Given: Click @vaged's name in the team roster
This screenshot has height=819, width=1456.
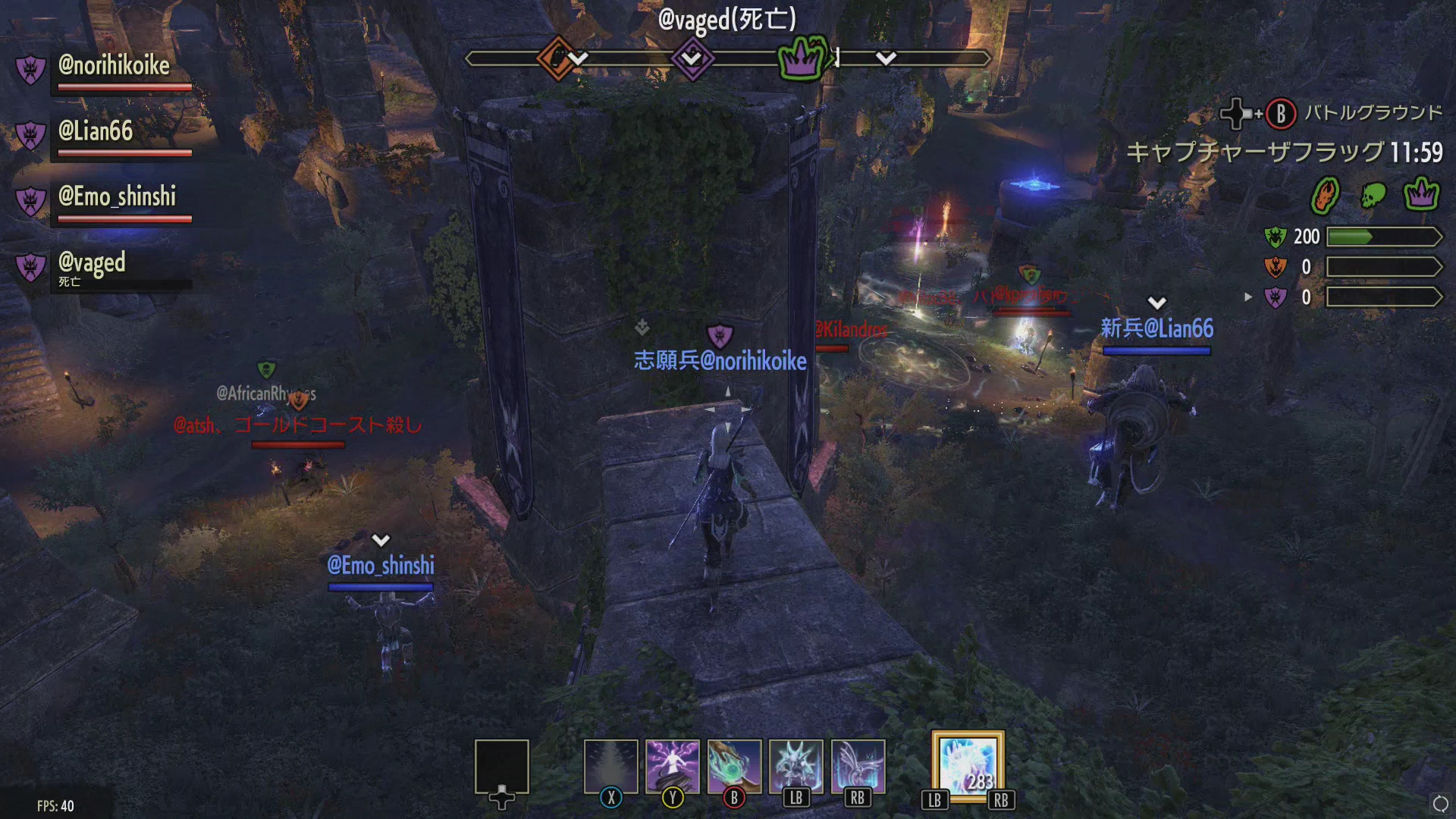Looking at the screenshot, I should (x=91, y=265).
